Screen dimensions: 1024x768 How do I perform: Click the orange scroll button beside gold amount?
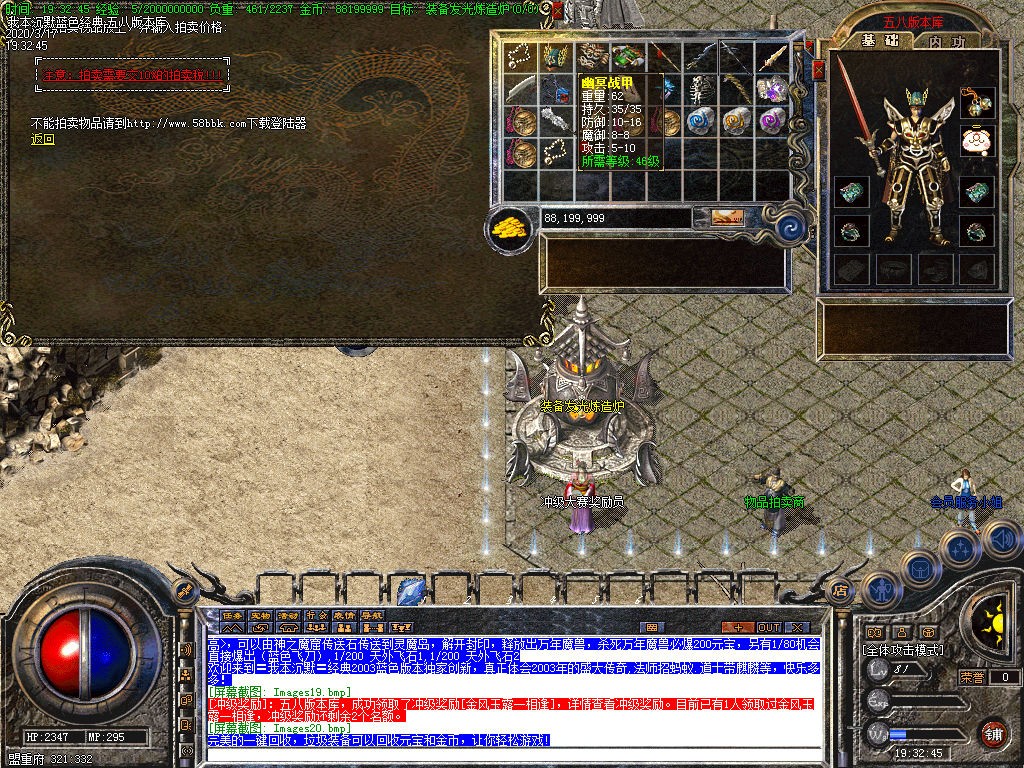(x=727, y=216)
